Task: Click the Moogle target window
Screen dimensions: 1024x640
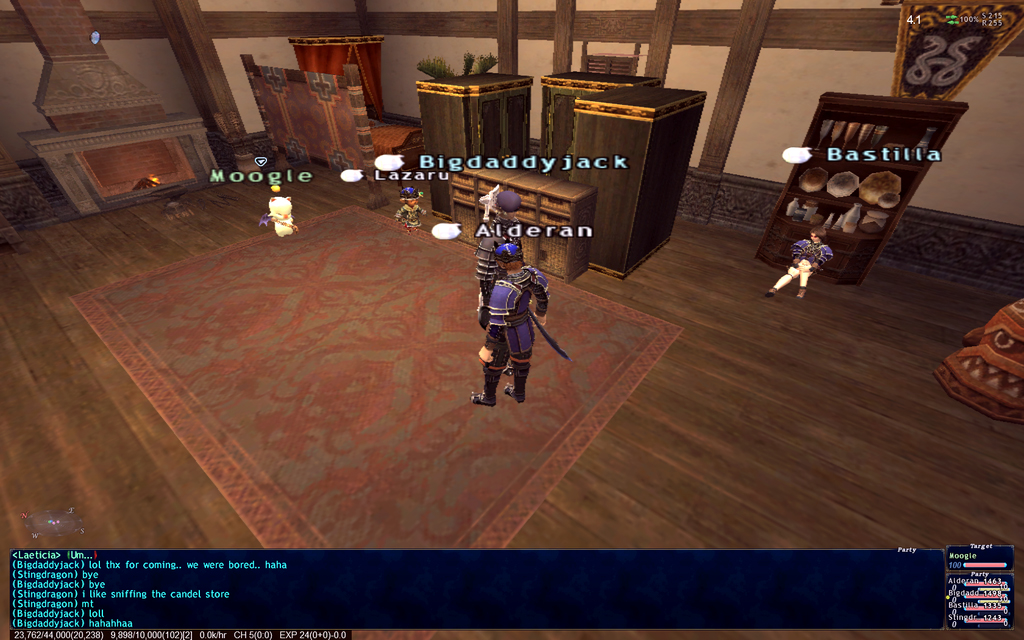Action: [979, 558]
